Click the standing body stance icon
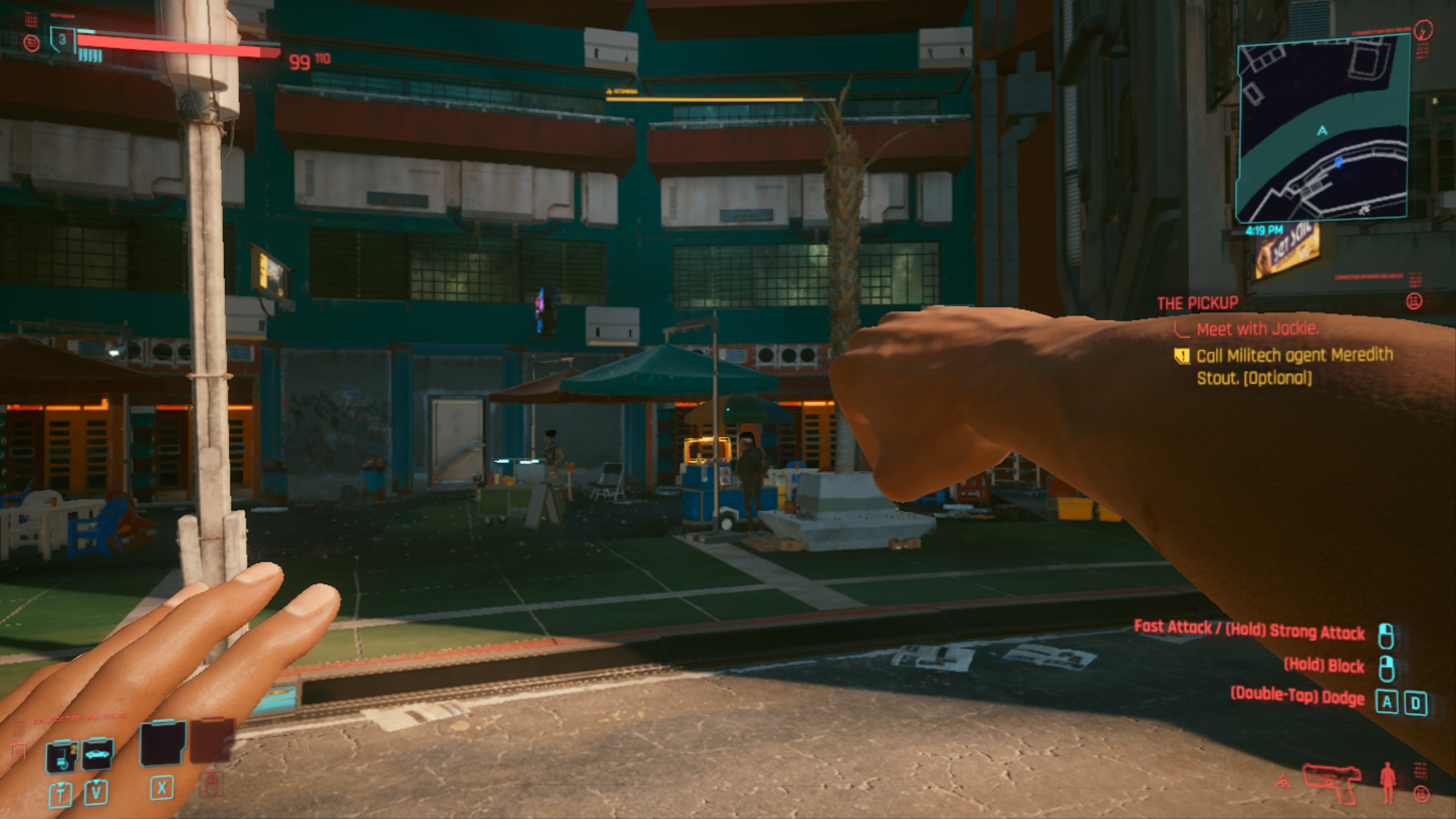The width and height of the screenshot is (1456, 819). [x=1388, y=782]
